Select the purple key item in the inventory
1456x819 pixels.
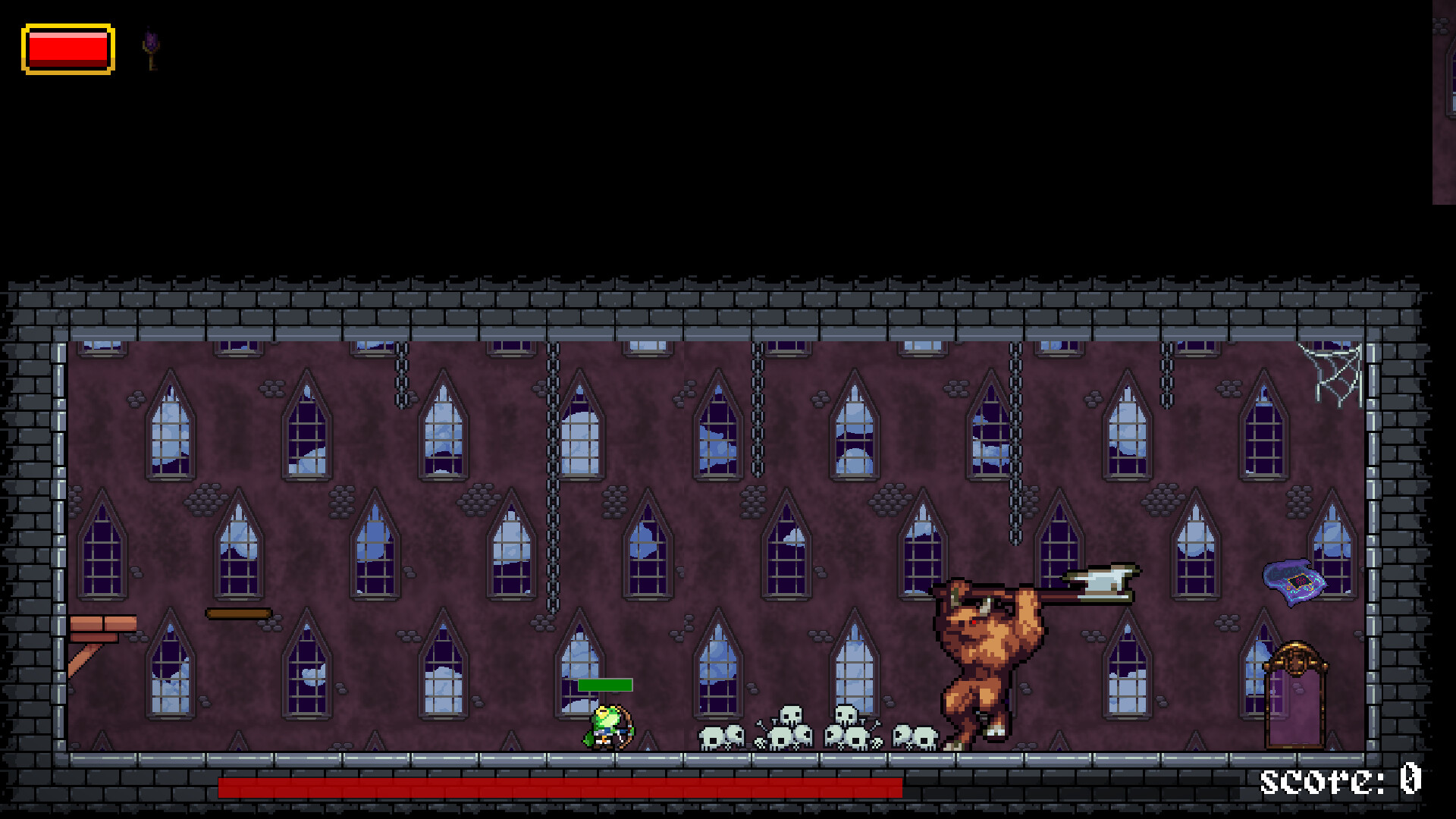pyautogui.click(x=149, y=47)
